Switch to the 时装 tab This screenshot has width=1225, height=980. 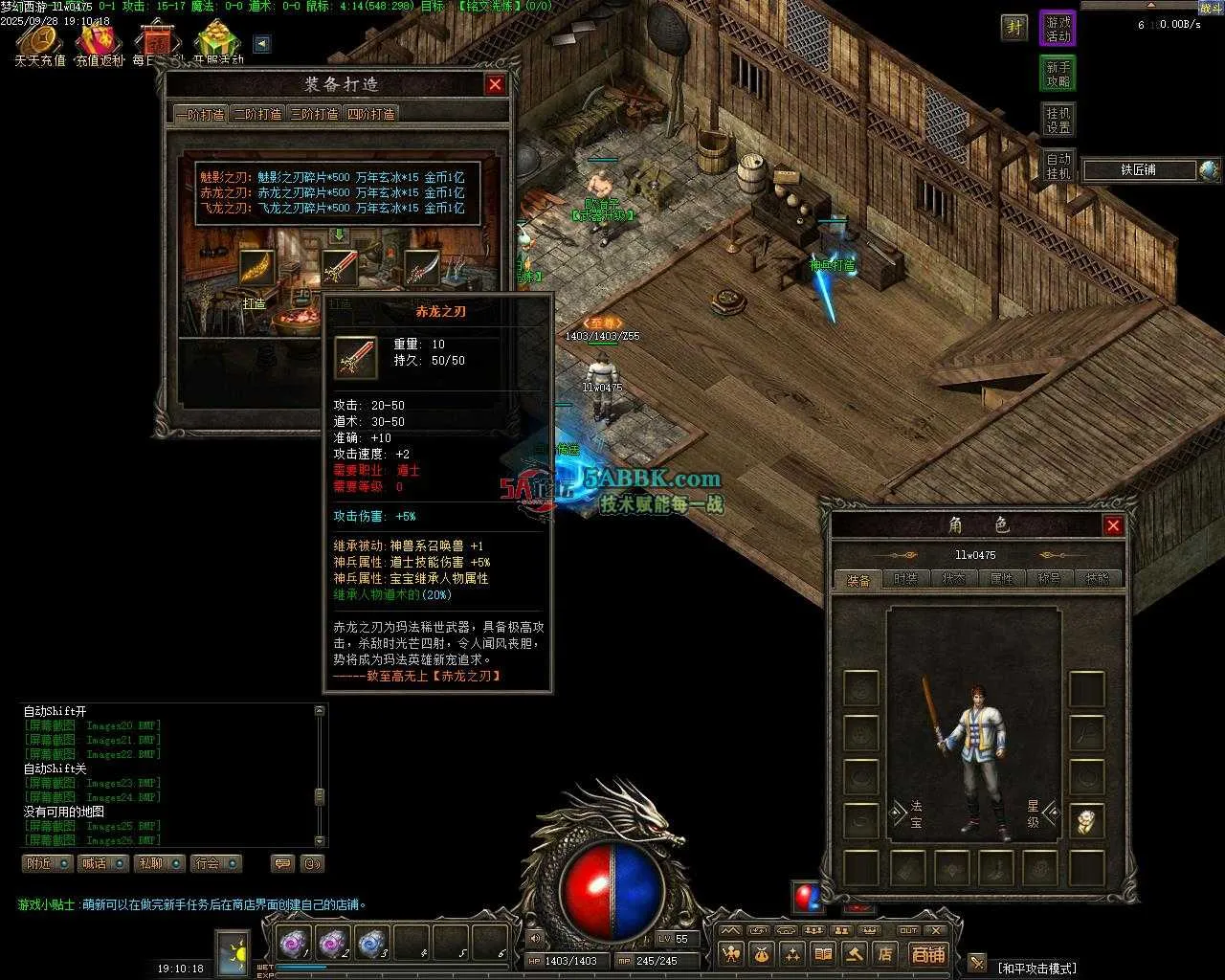pyautogui.click(x=905, y=579)
